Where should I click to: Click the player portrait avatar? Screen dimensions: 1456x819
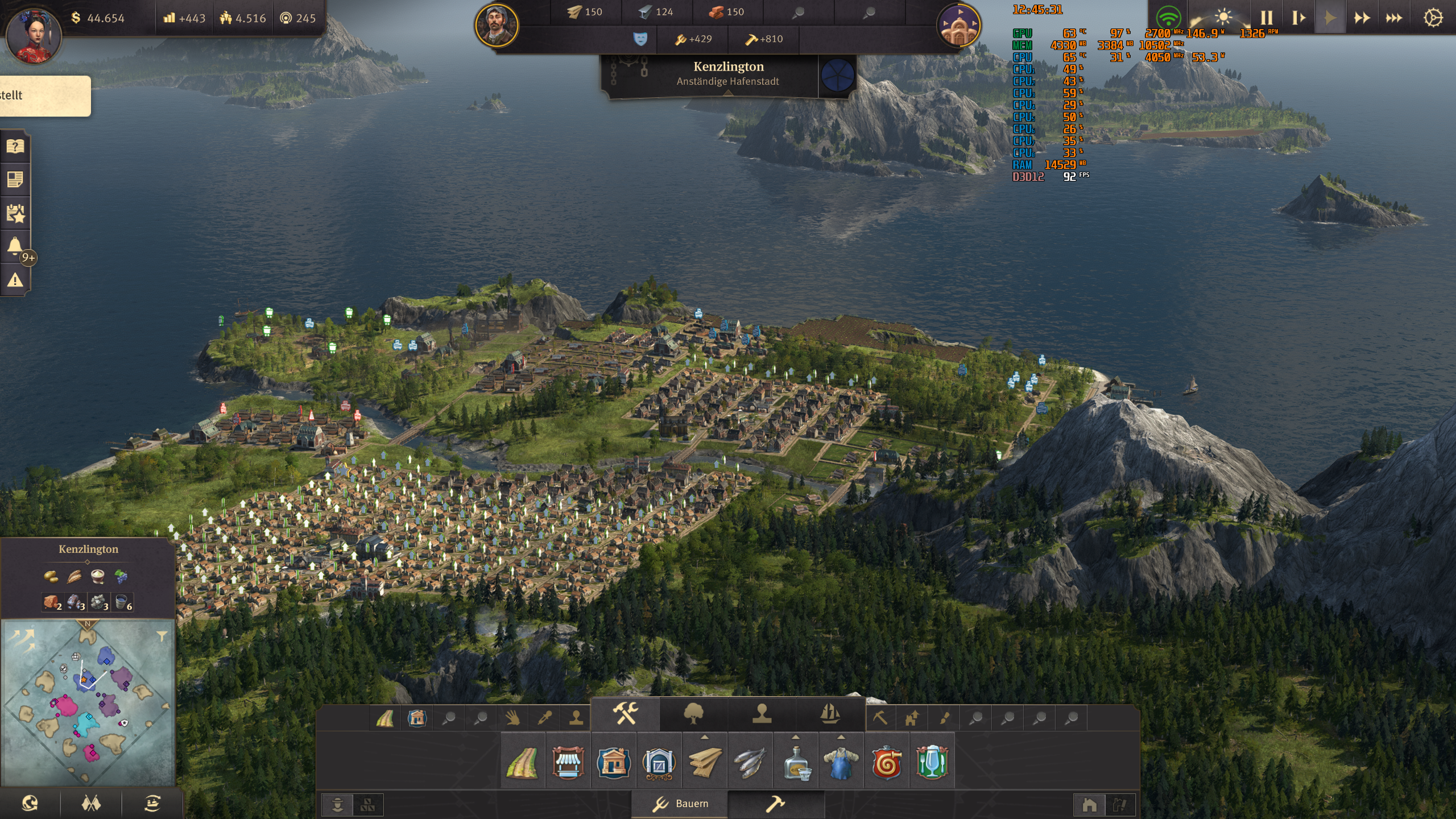34,35
